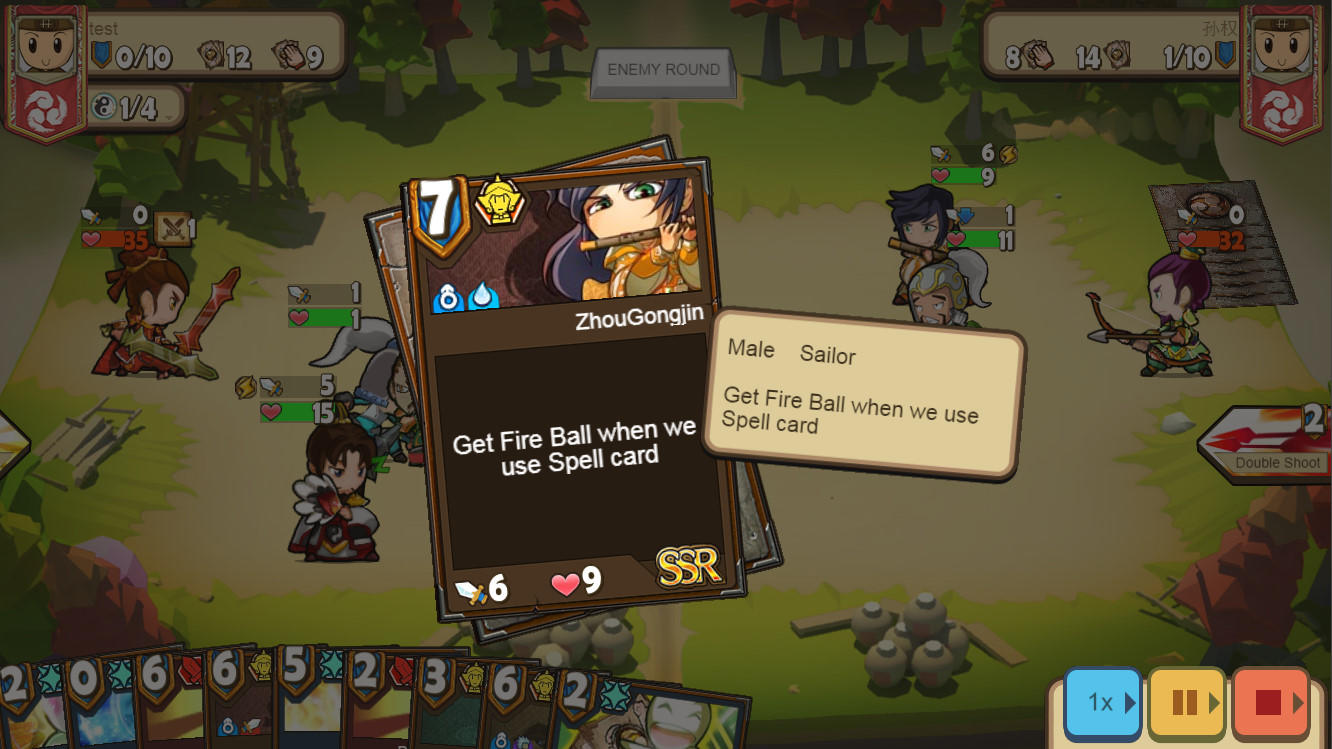Pause the game with the yellow pause button
This screenshot has height=749, width=1332.
click(1186, 703)
